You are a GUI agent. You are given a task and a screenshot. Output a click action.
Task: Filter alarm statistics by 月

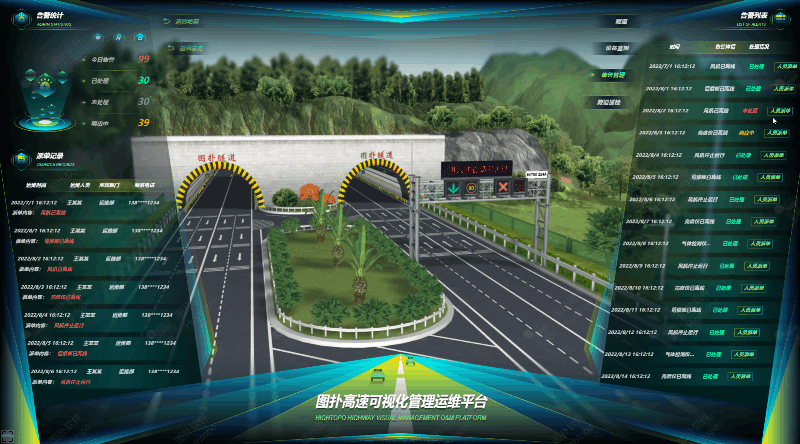[x=119, y=37]
